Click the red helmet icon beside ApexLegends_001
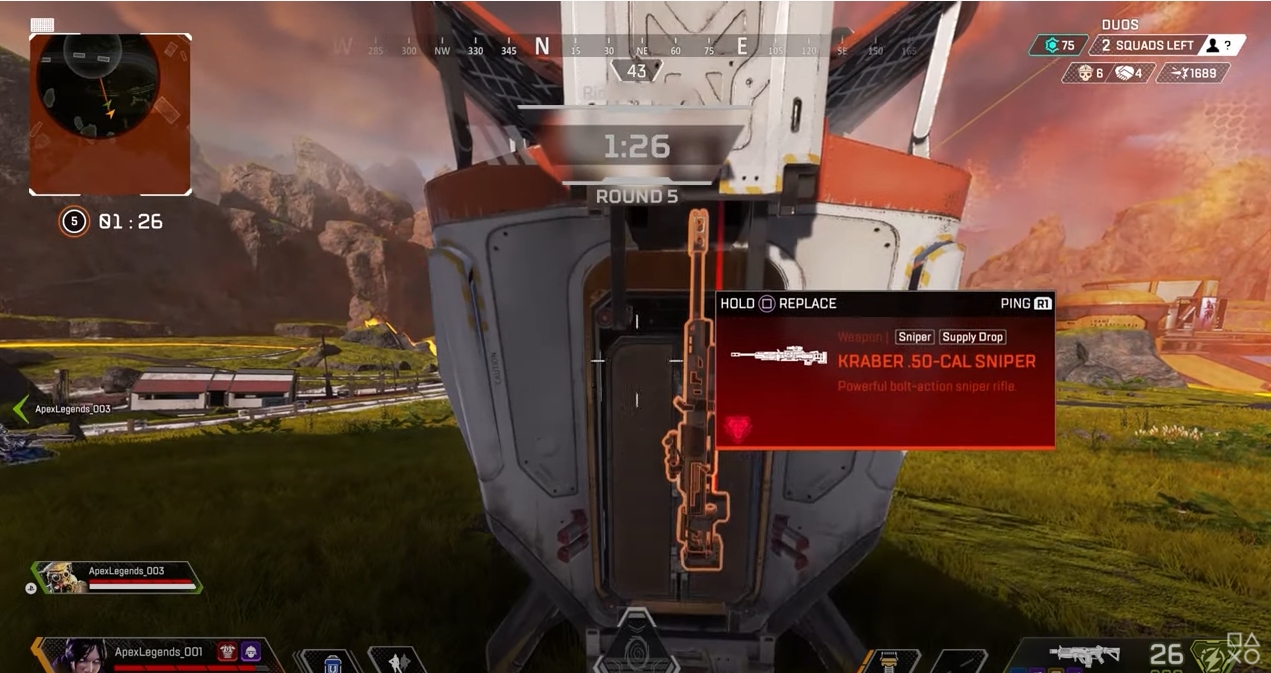This screenshot has width=1271, height=673. (227, 652)
